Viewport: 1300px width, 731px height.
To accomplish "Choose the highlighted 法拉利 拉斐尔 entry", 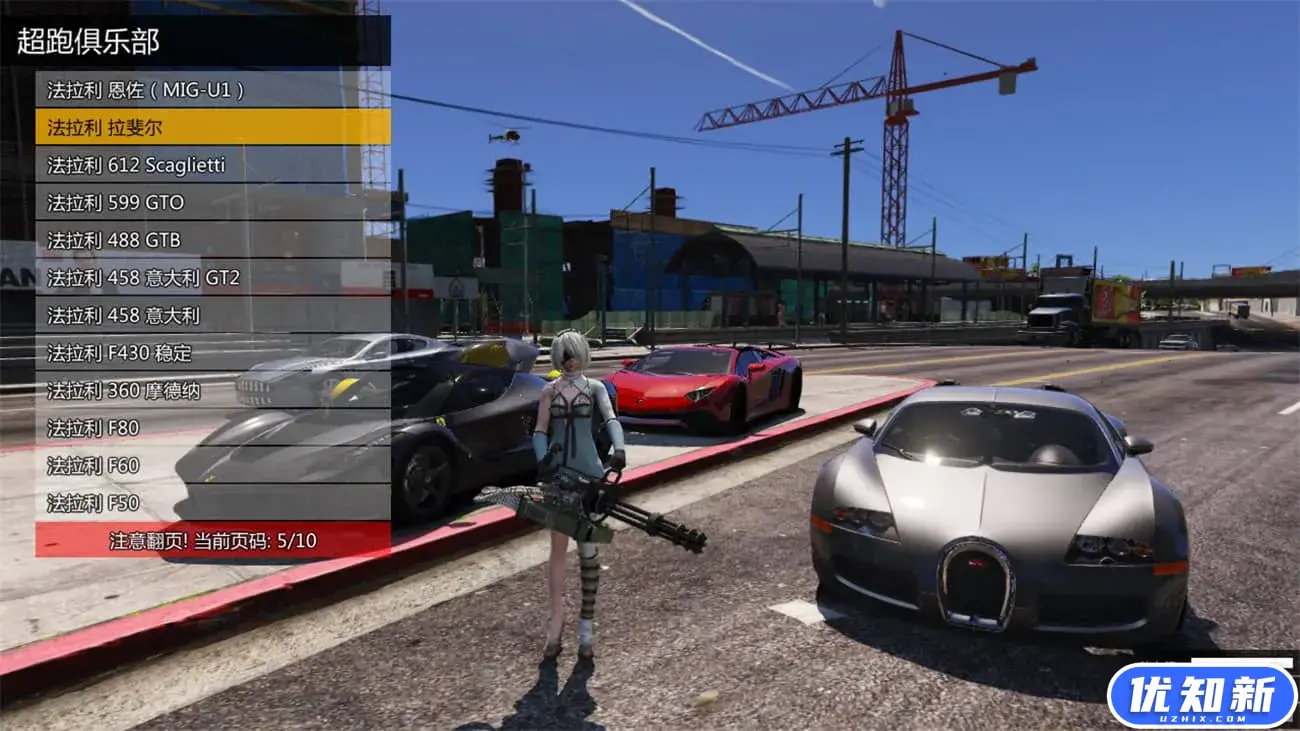I will tap(212, 127).
